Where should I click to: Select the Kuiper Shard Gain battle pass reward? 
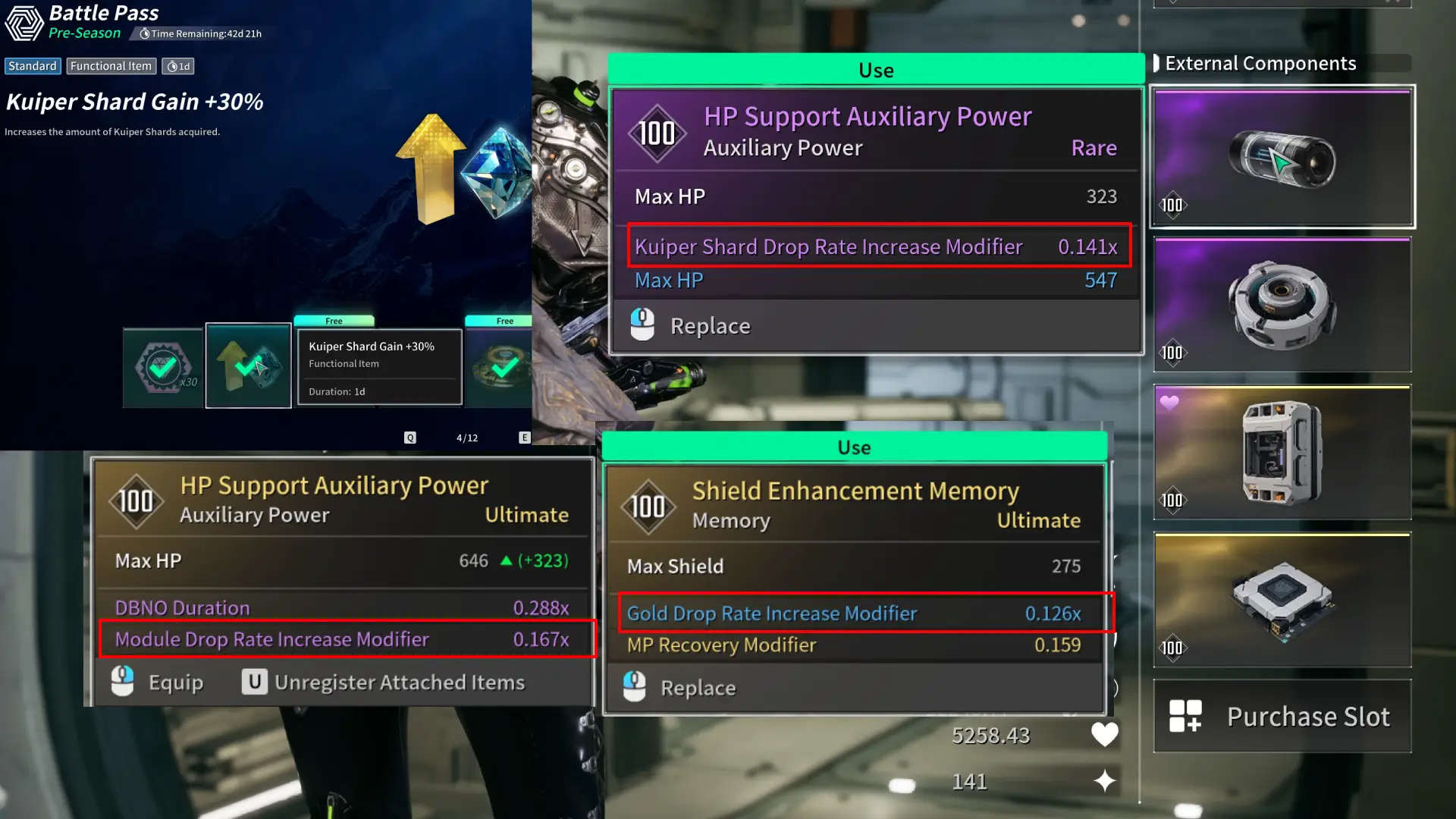249,366
